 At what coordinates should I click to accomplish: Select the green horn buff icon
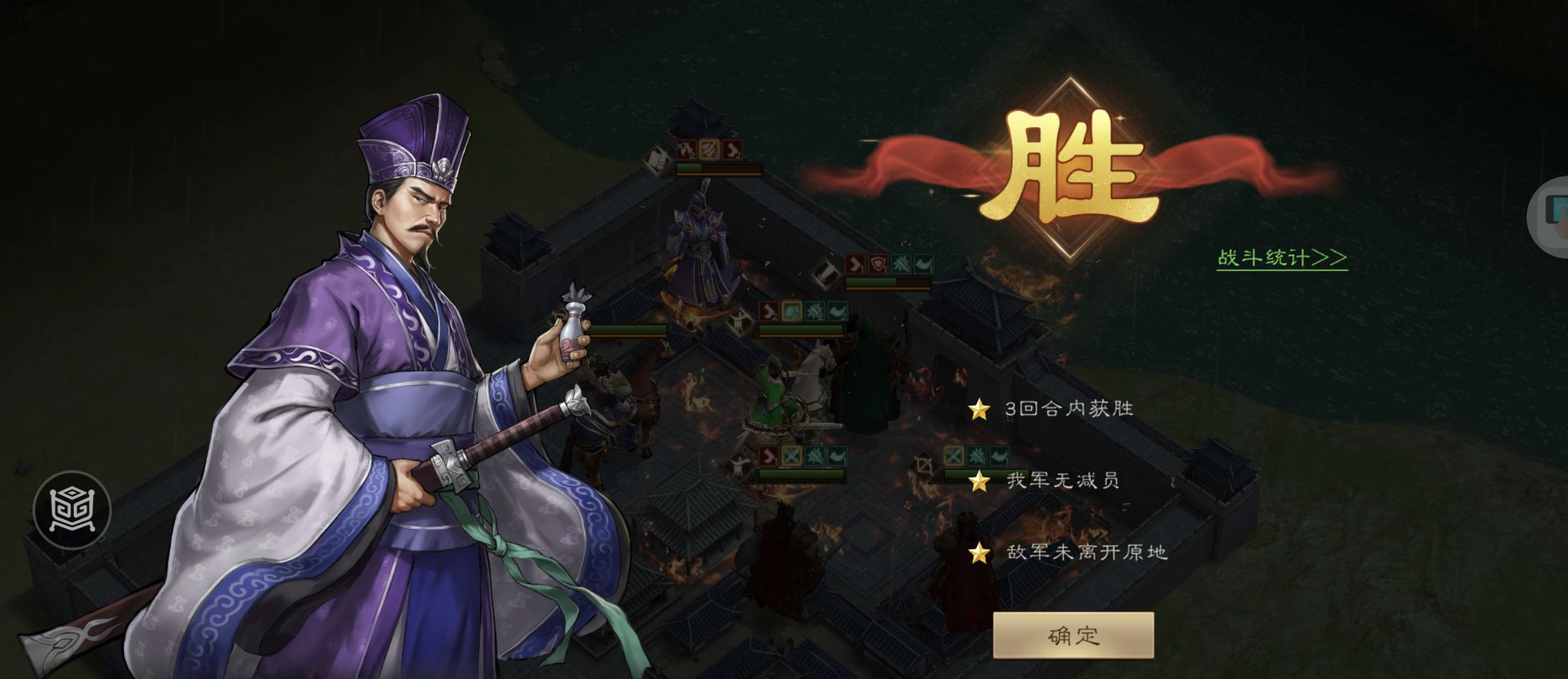921,264
